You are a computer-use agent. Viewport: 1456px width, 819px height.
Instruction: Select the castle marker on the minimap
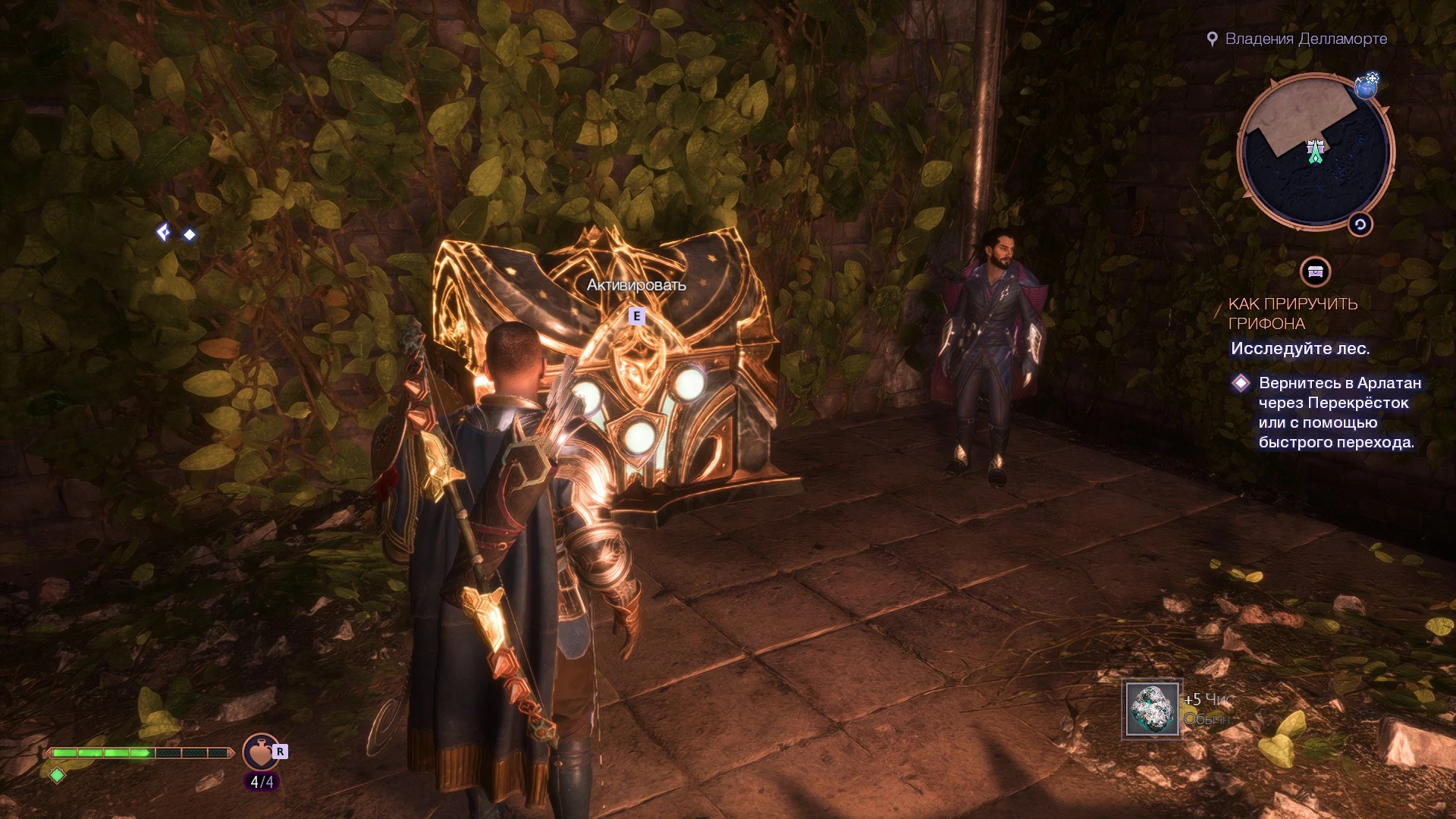tap(1316, 146)
